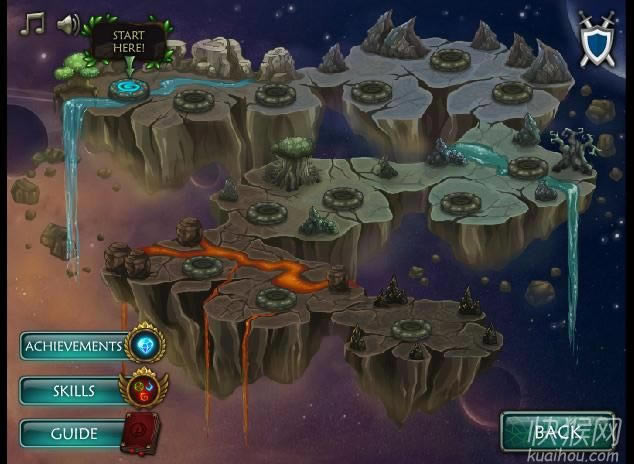
Task: Open the Guide book
Action: pos(72,434)
